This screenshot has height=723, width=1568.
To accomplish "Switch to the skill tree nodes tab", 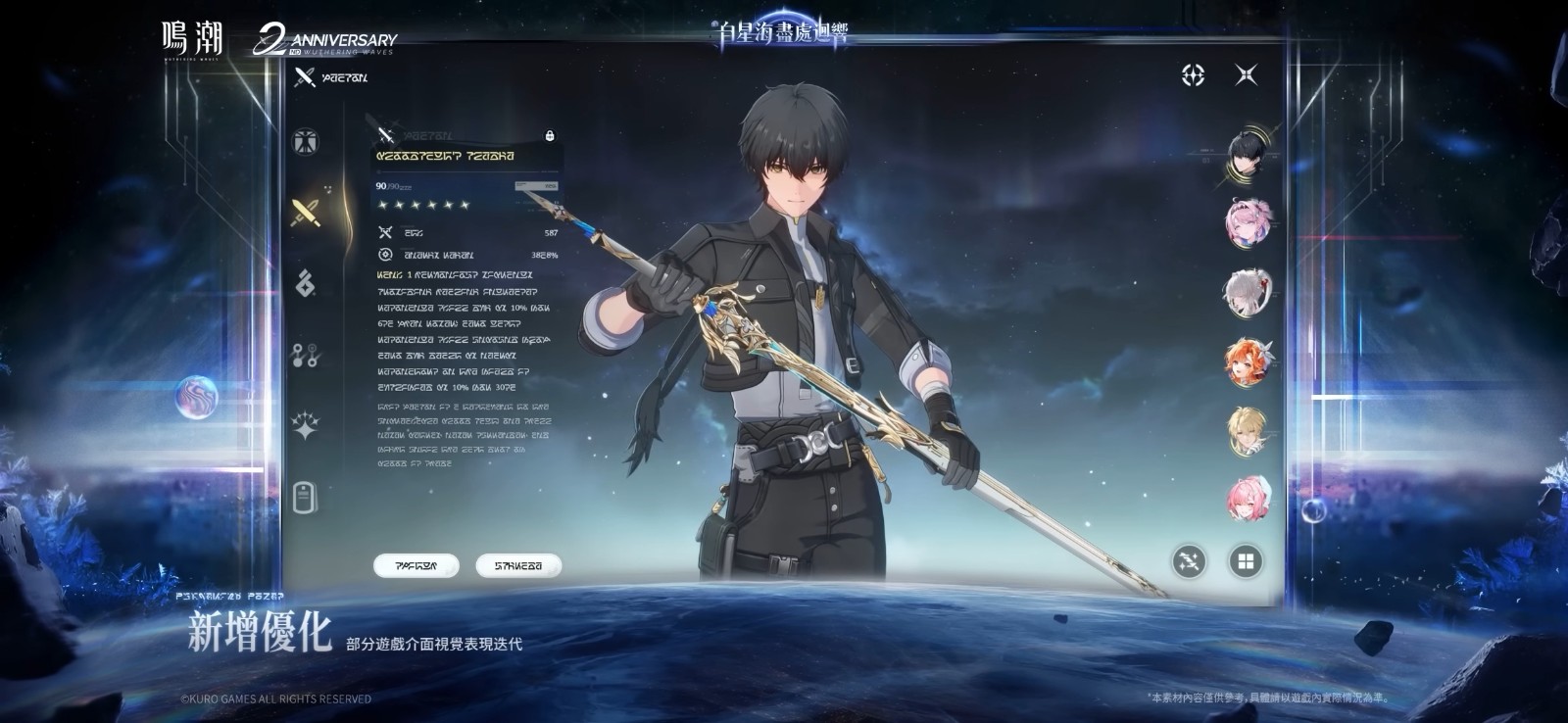I will coord(306,355).
